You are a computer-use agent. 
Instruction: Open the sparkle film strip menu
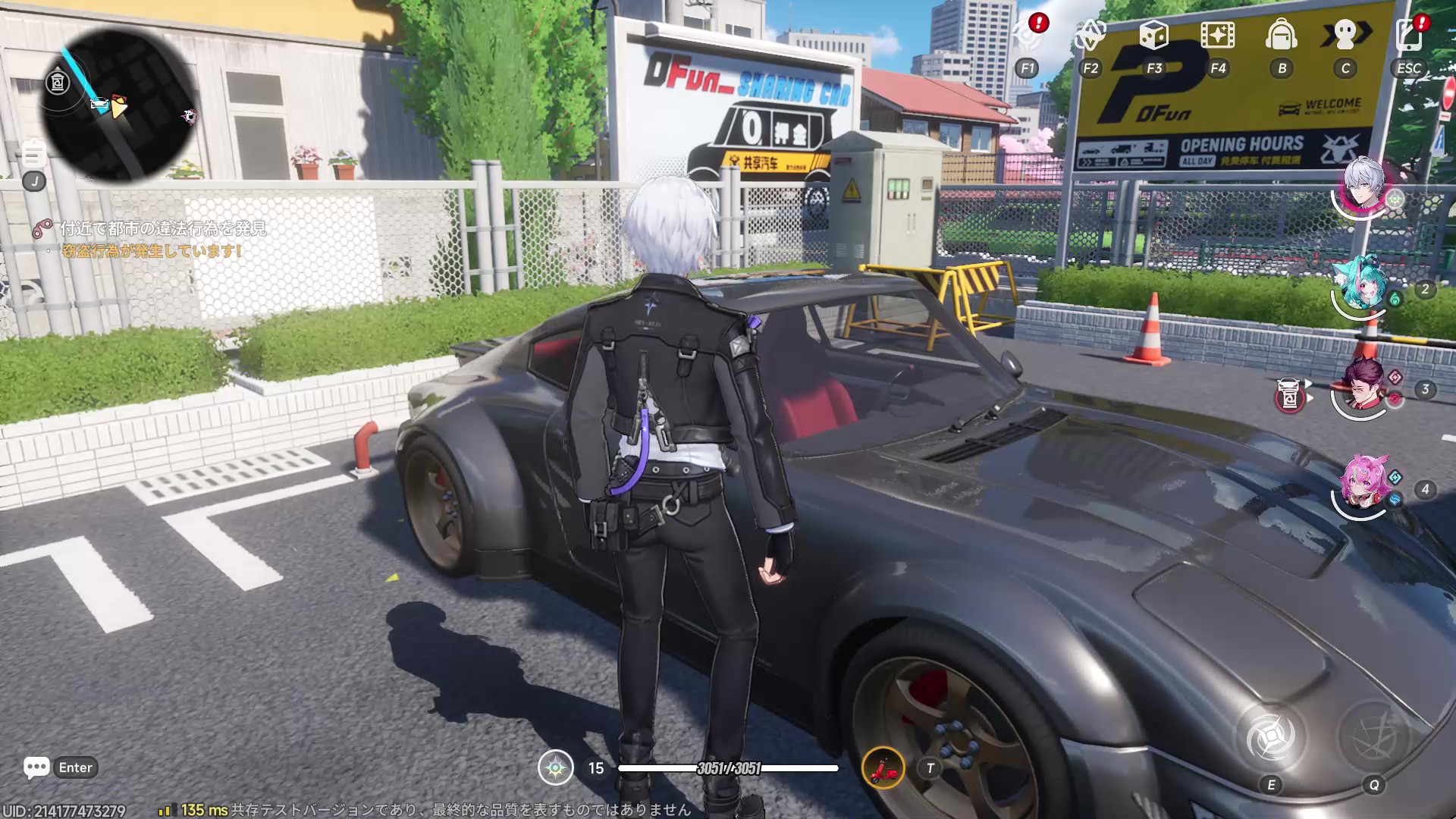pos(1217,35)
